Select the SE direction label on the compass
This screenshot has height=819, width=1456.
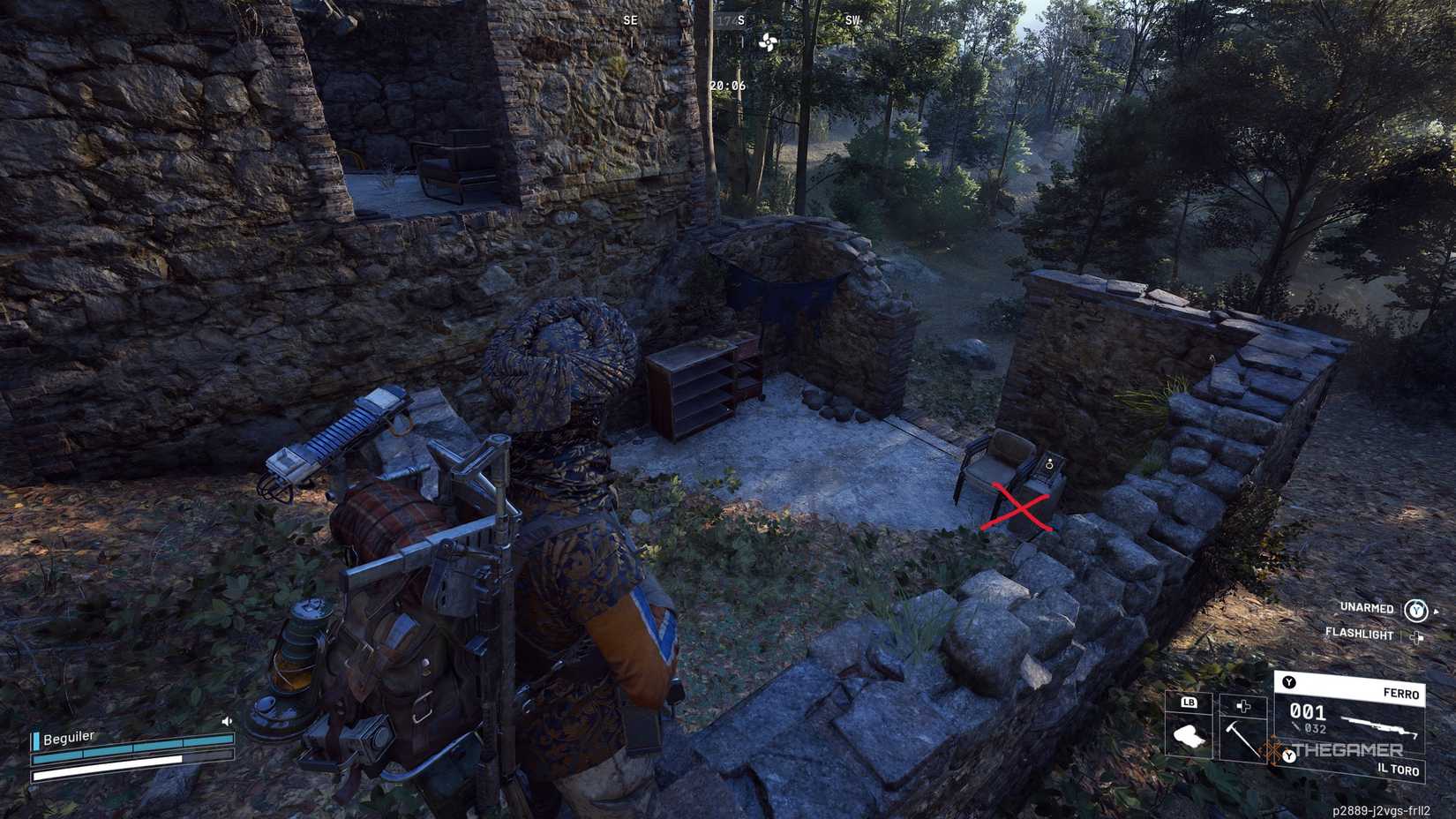630,19
